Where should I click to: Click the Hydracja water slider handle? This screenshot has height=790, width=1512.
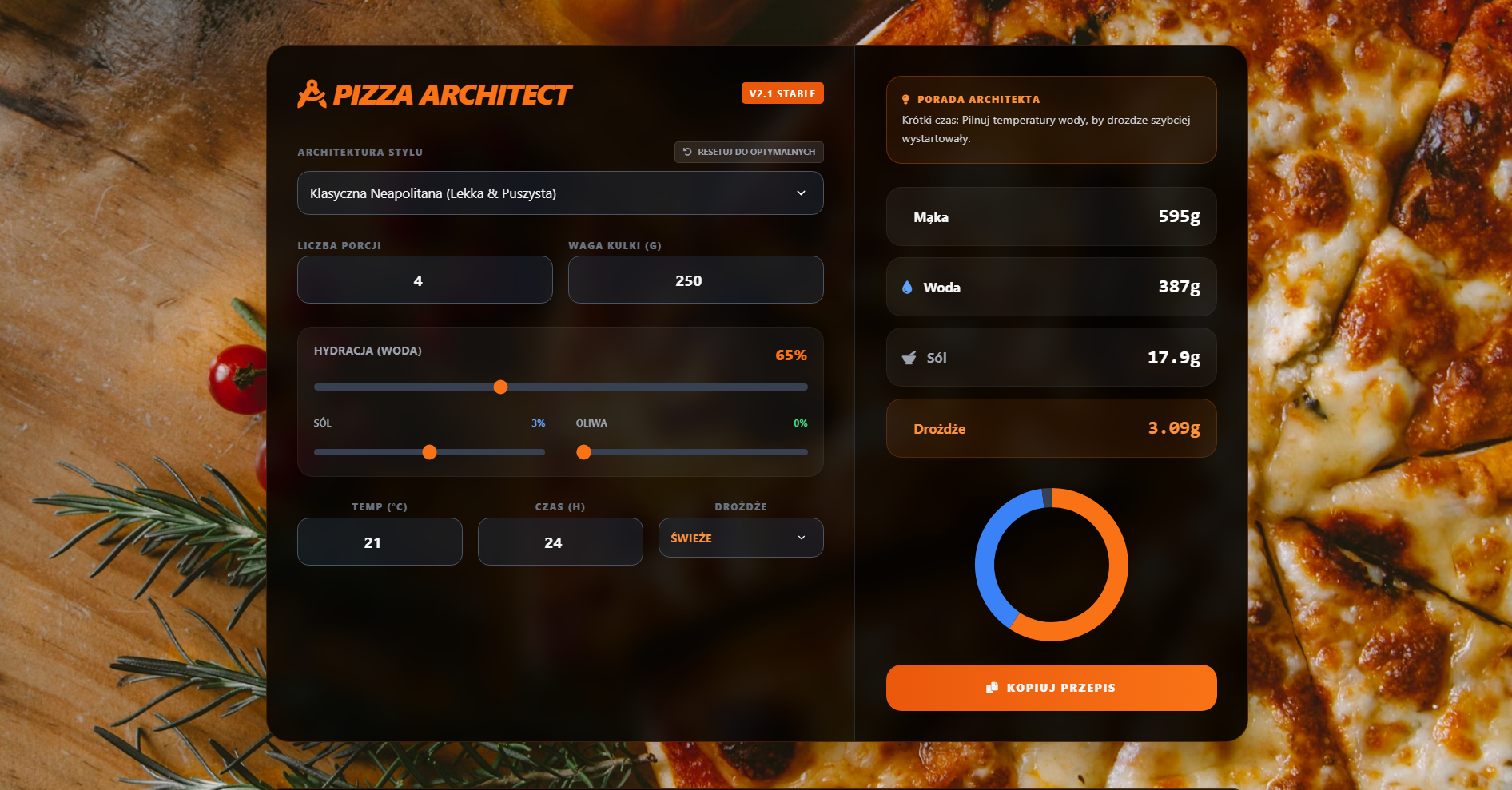[x=501, y=387]
